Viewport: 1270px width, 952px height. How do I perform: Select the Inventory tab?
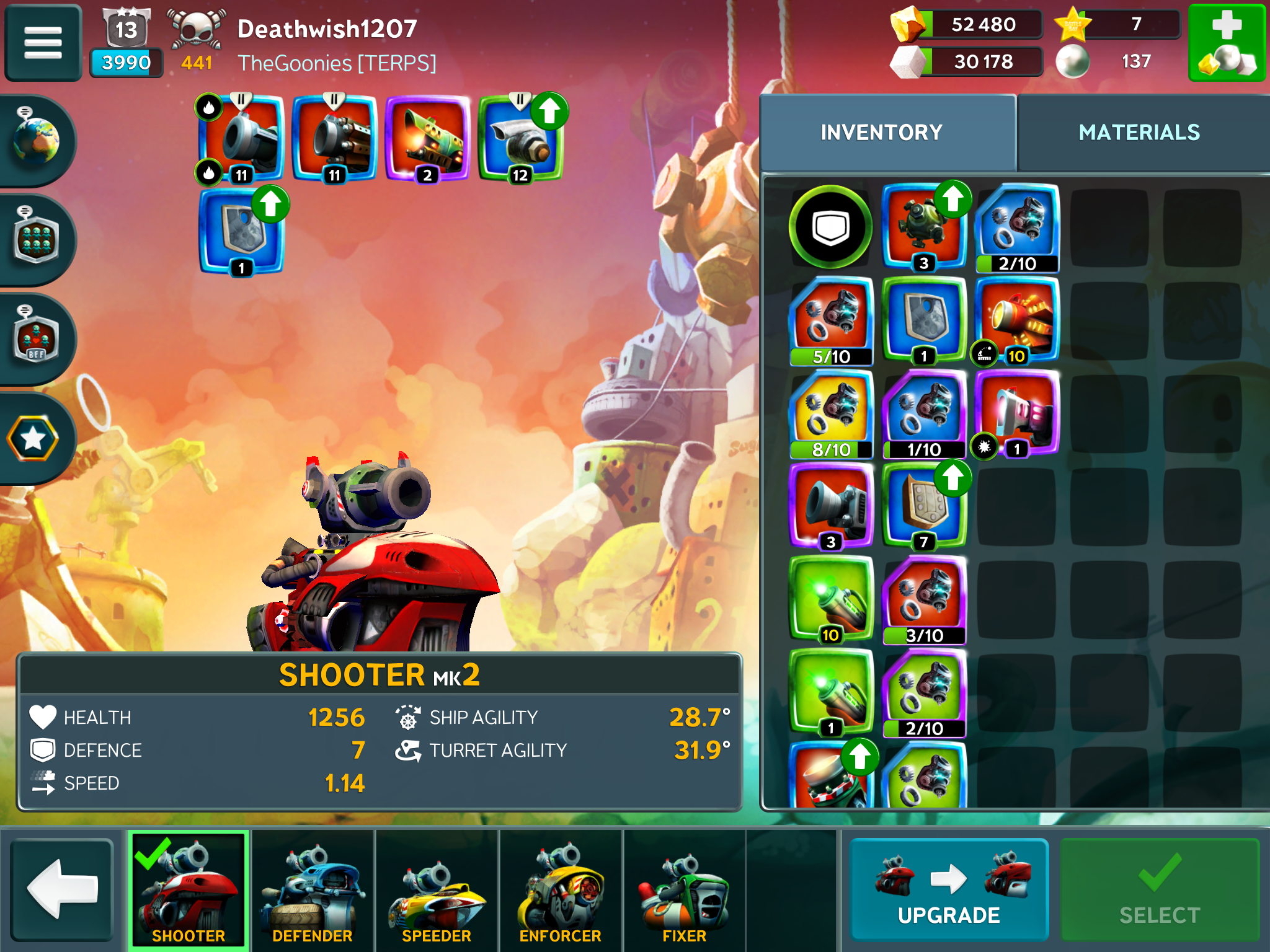pos(881,133)
